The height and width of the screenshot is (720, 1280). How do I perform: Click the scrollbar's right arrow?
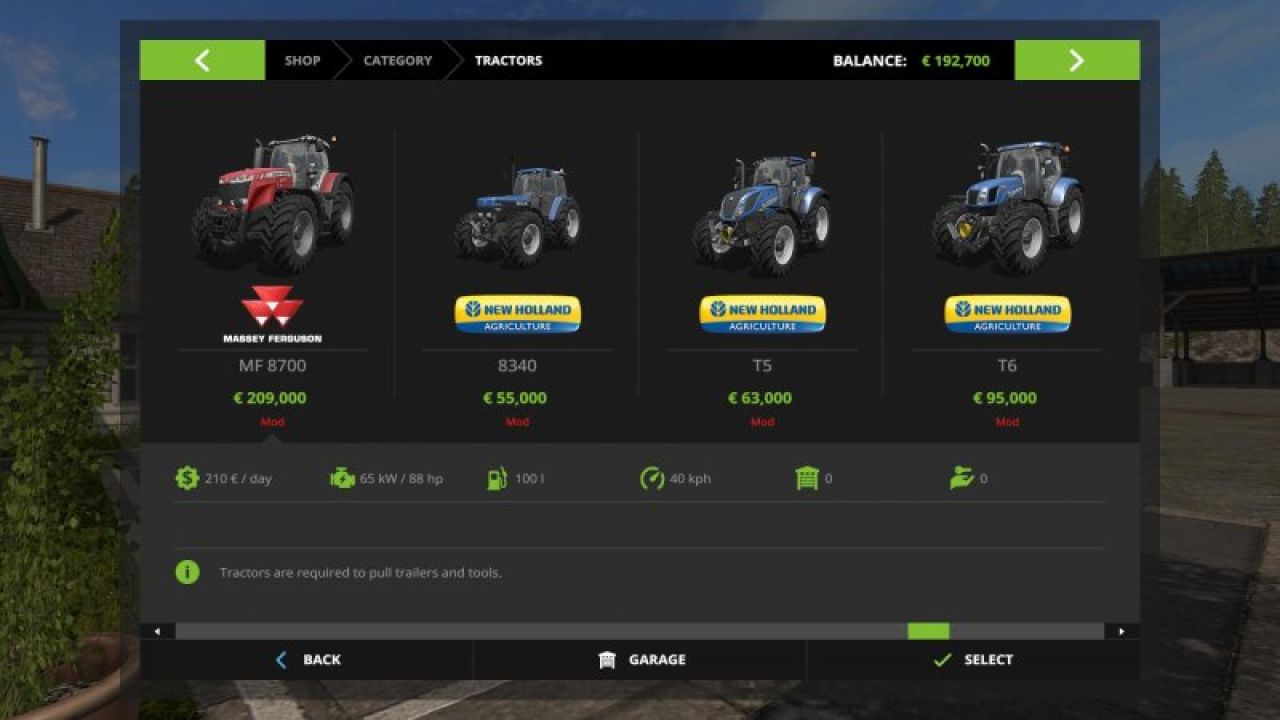pyautogui.click(x=1121, y=631)
